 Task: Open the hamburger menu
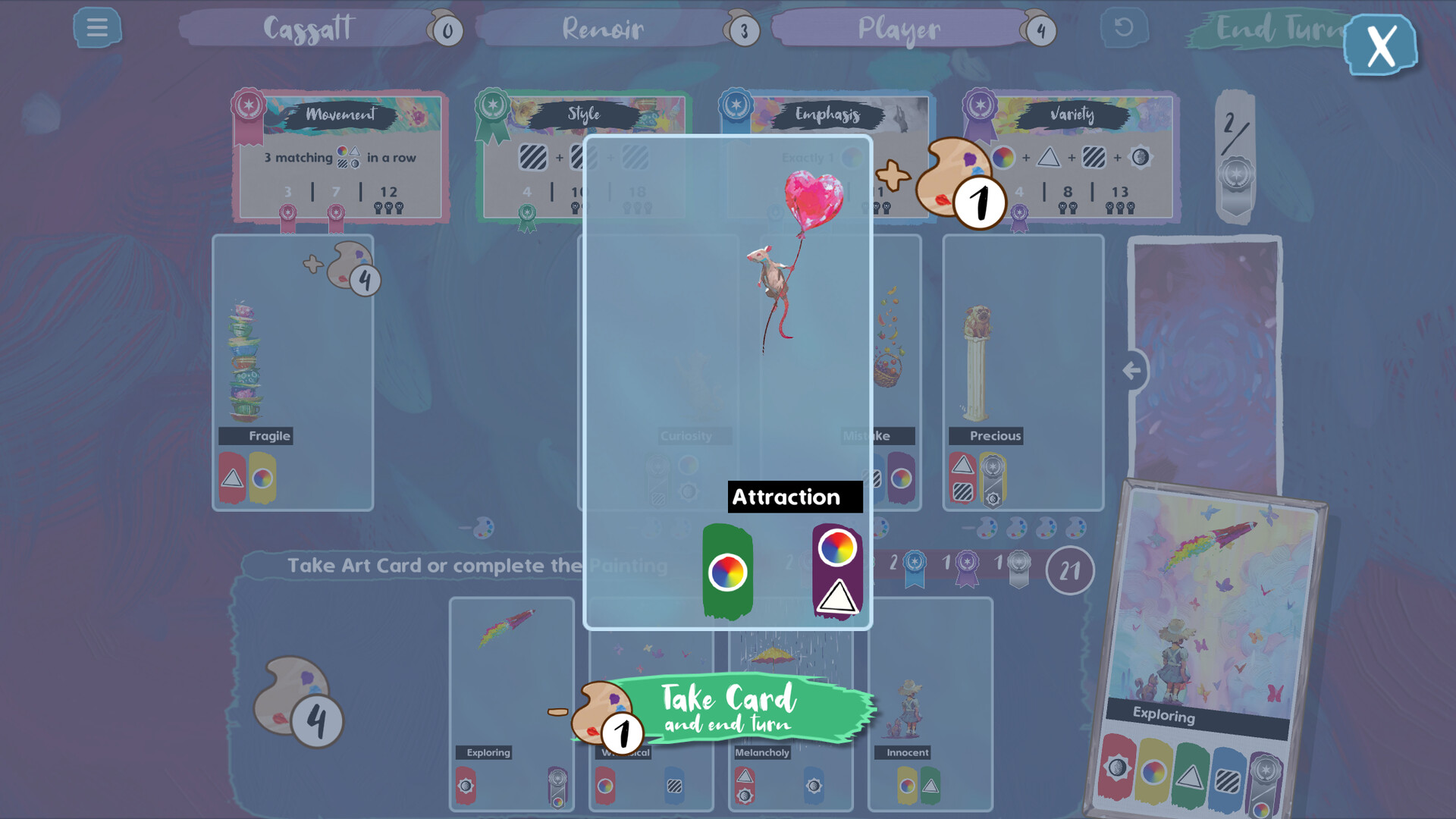[x=97, y=28]
